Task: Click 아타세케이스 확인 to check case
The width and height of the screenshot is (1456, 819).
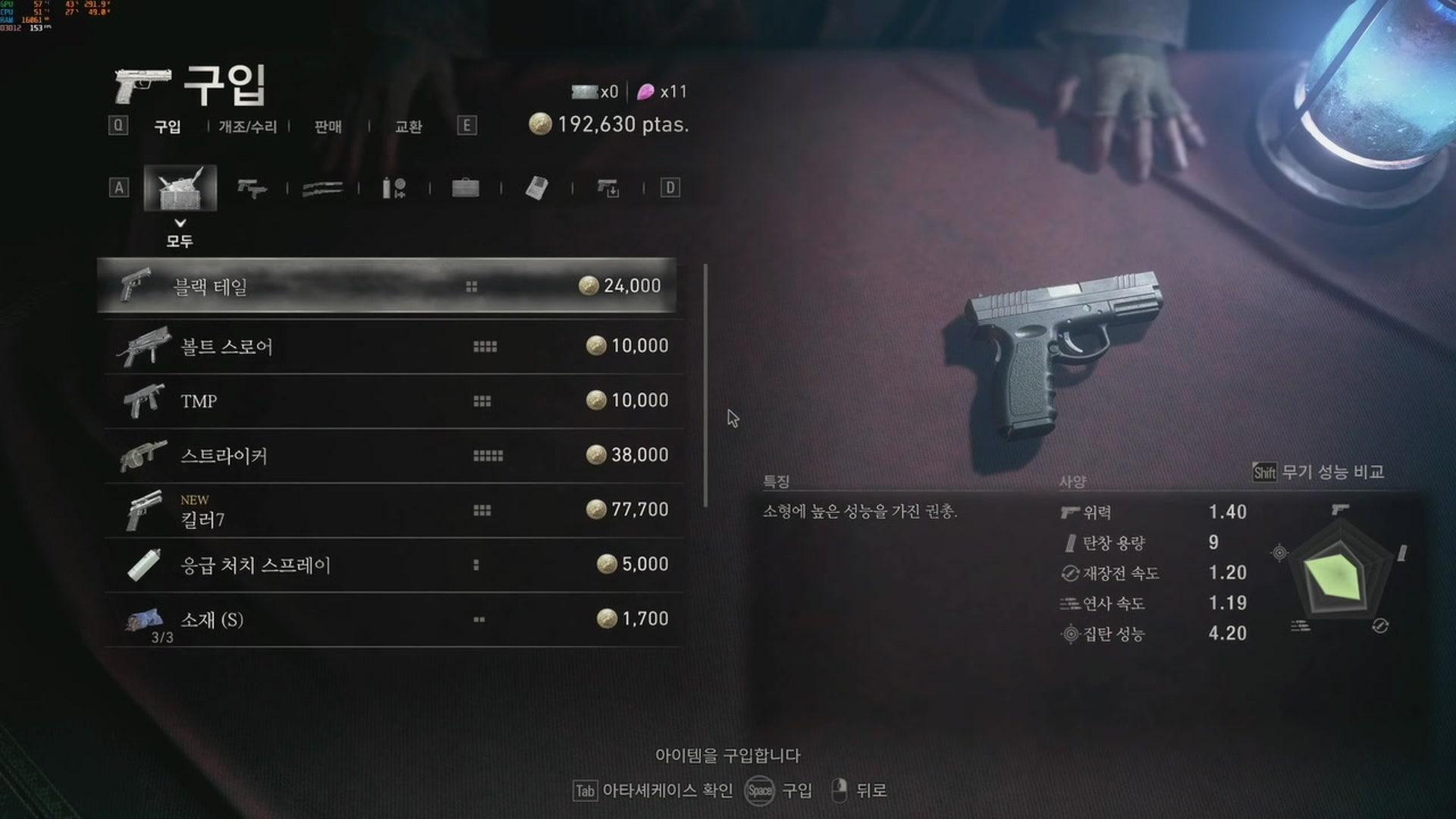Action: [x=667, y=791]
